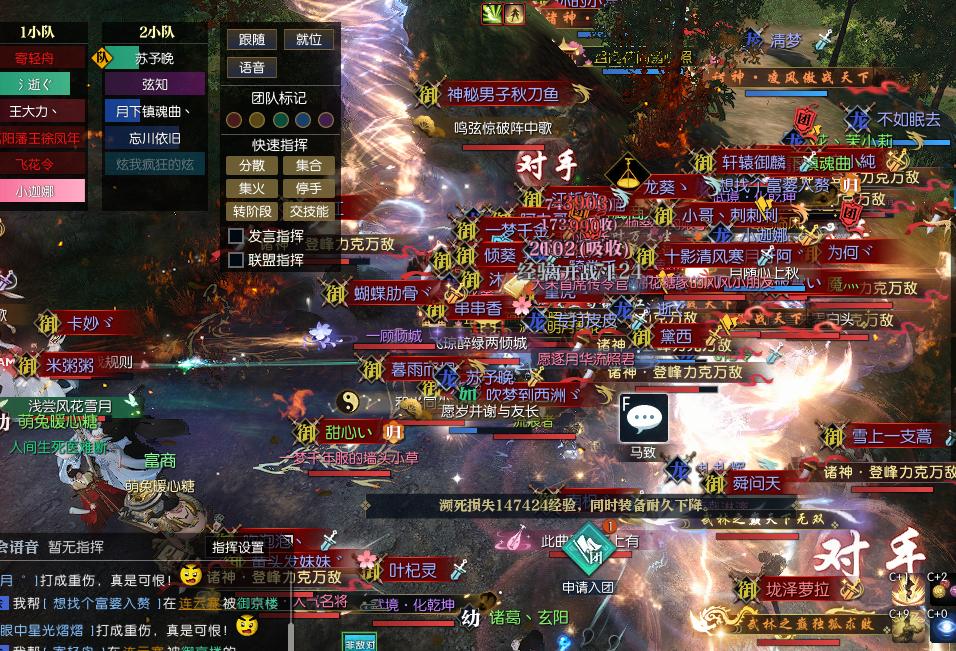The height and width of the screenshot is (651, 956).
Task: Open the 指挥设置 command settings
Action: pyautogui.click(x=237, y=547)
